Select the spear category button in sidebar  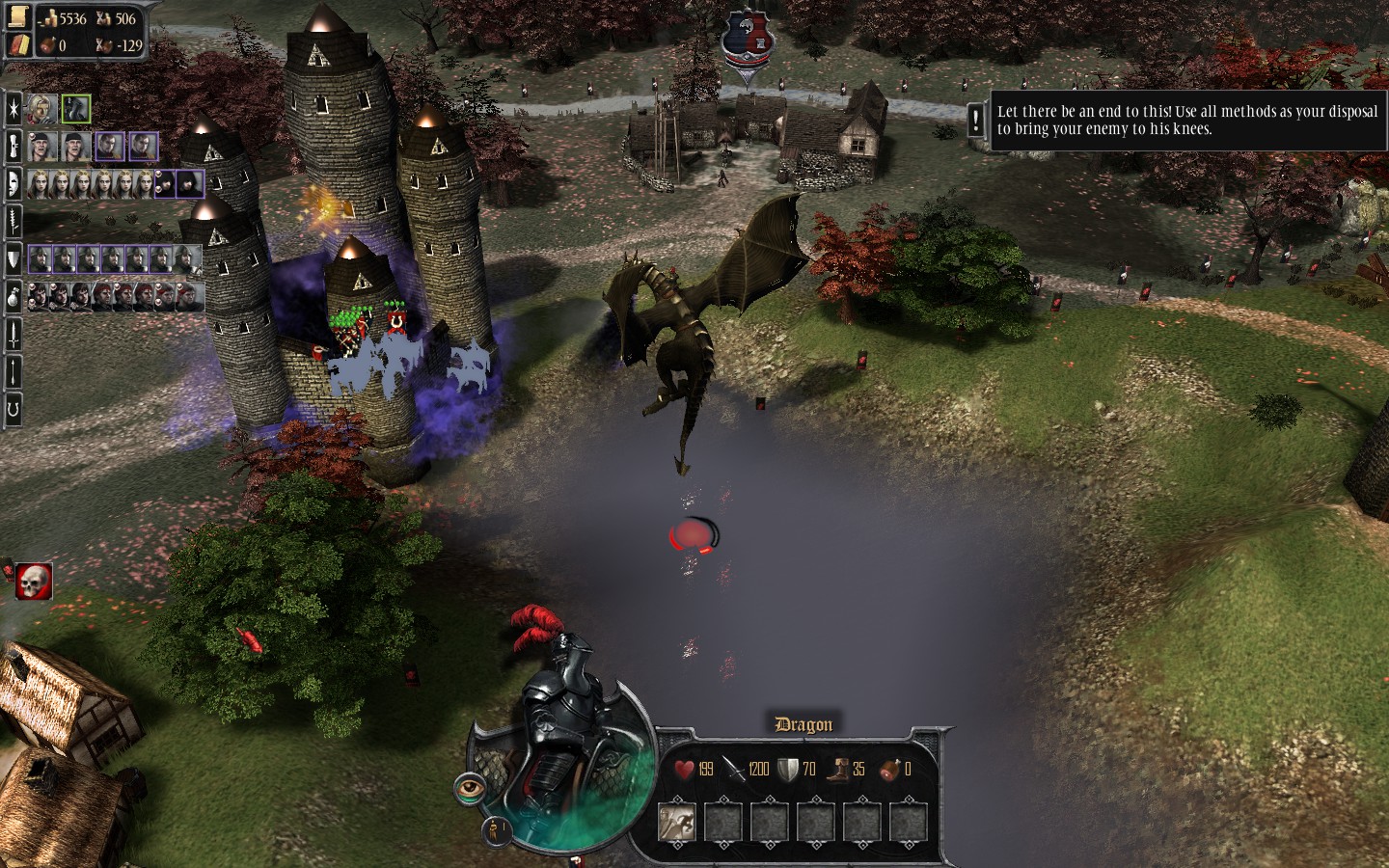(14, 370)
